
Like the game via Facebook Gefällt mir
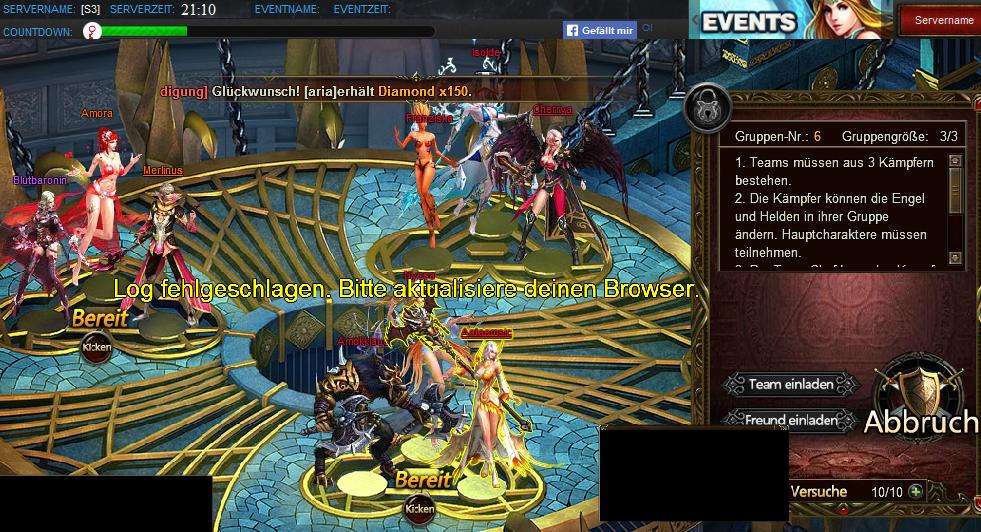tap(600, 31)
